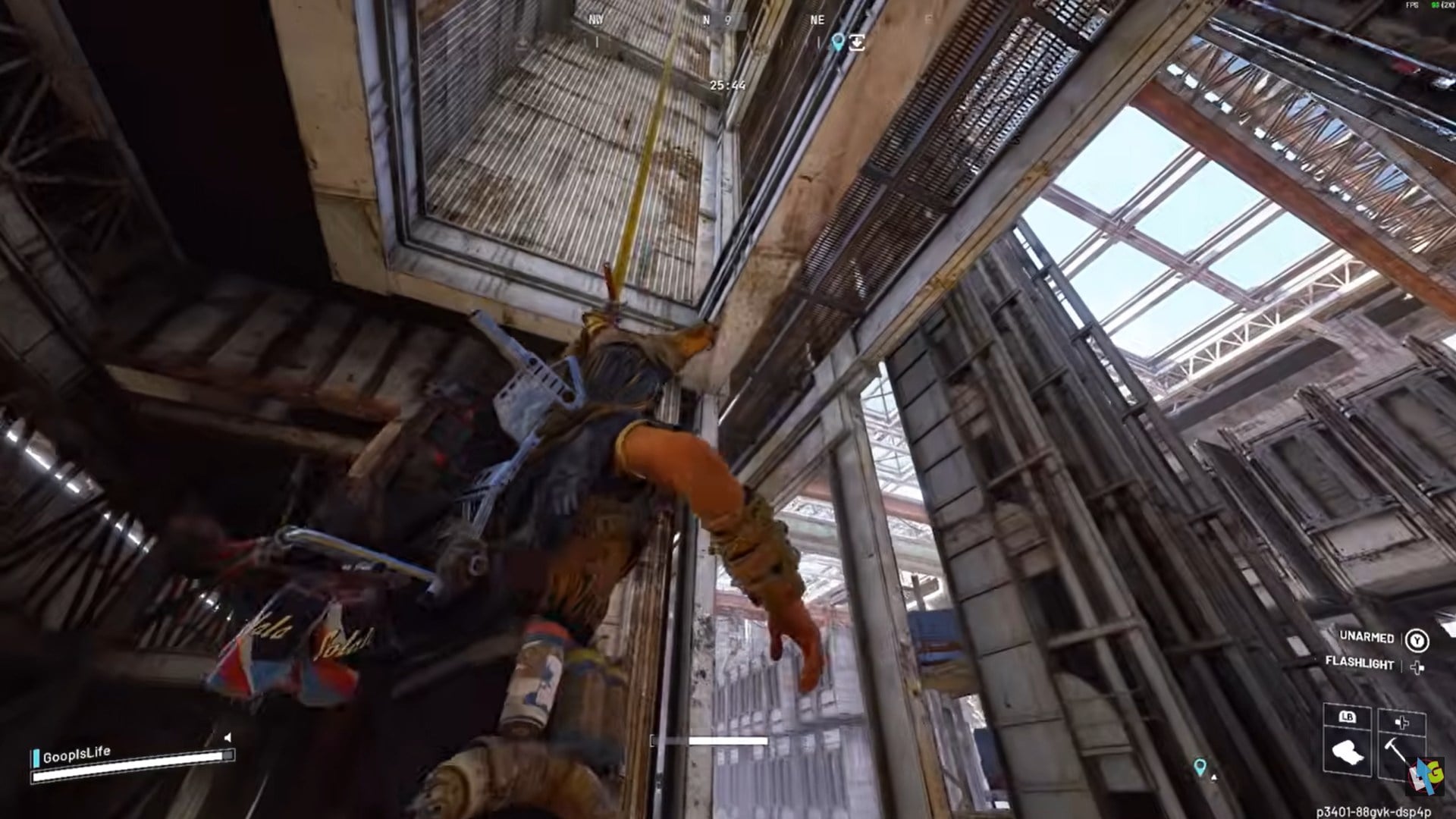Select the FLASHLIGHT label text

[1360, 664]
